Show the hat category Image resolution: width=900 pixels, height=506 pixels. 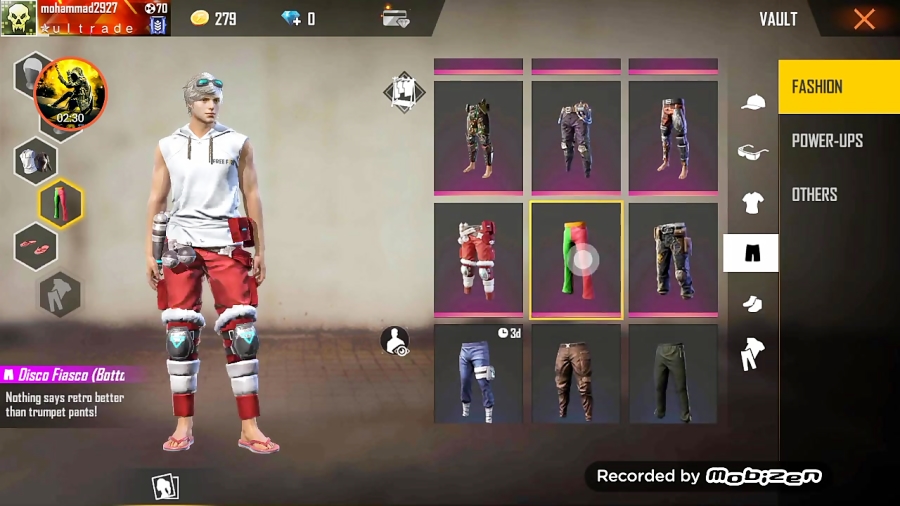click(x=752, y=102)
